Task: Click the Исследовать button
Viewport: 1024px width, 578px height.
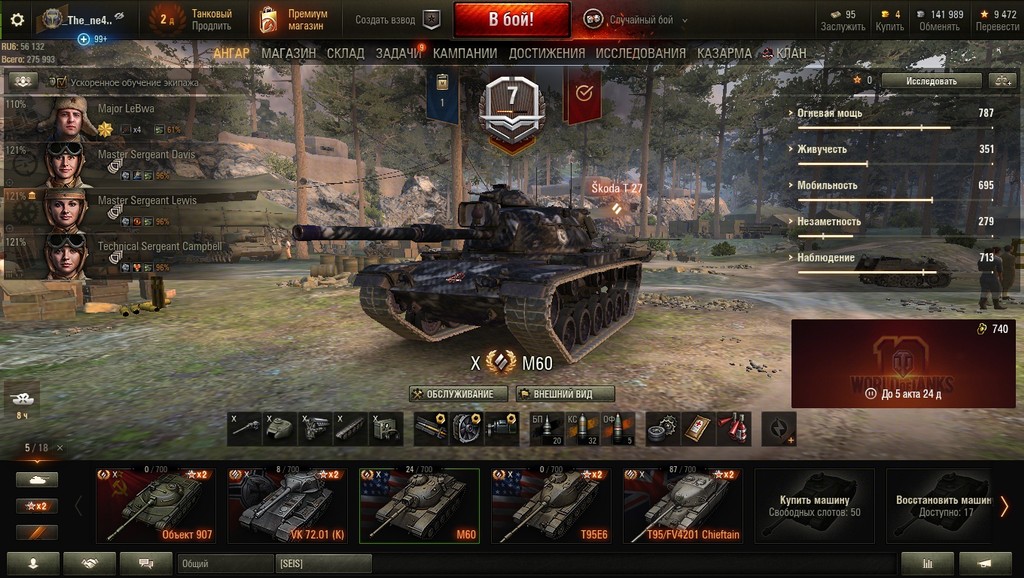Action: (931, 80)
